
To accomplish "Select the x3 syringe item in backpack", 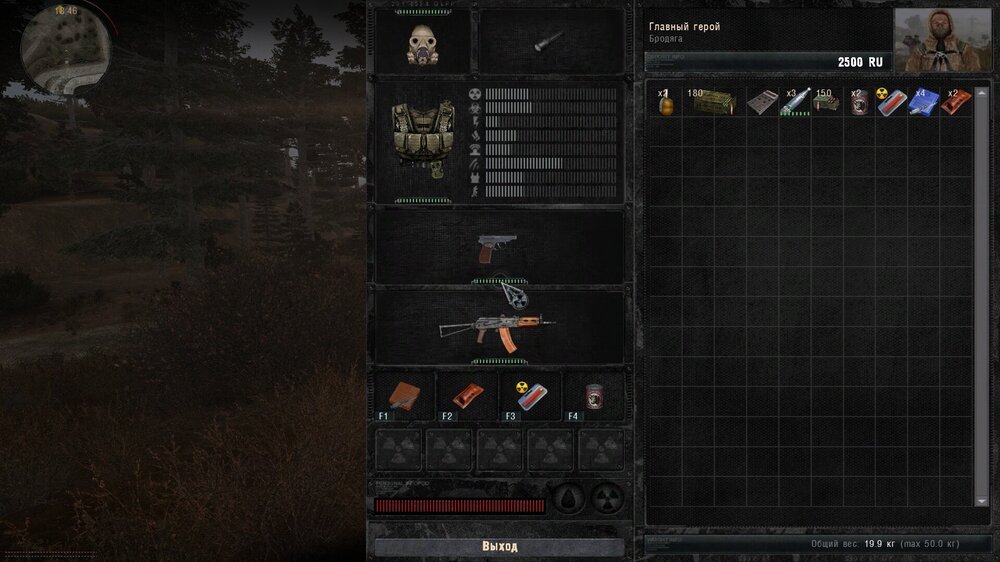I will pyautogui.click(x=796, y=103).
